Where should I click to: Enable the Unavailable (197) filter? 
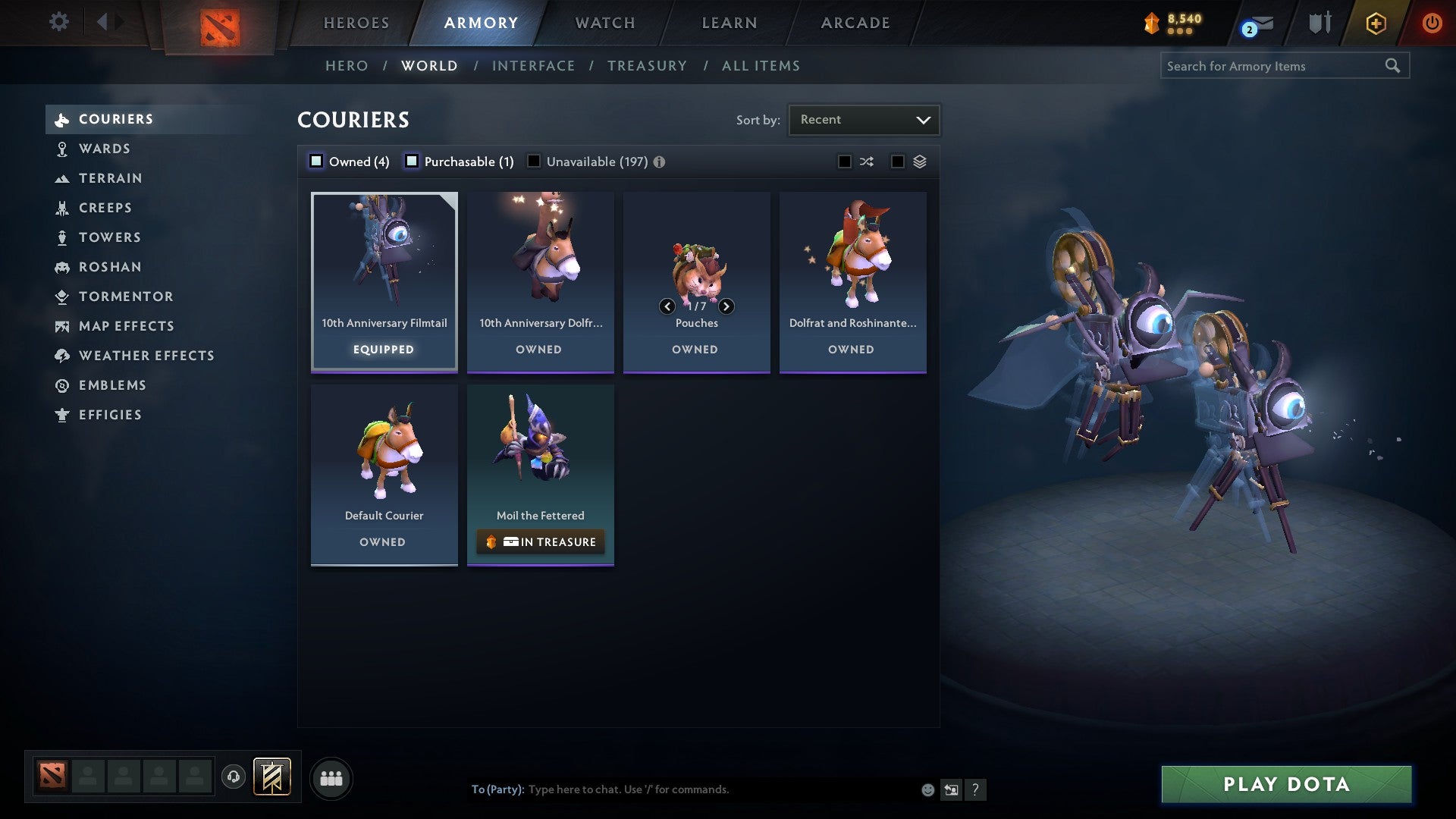pyautogui.click(x=534, y=162)
